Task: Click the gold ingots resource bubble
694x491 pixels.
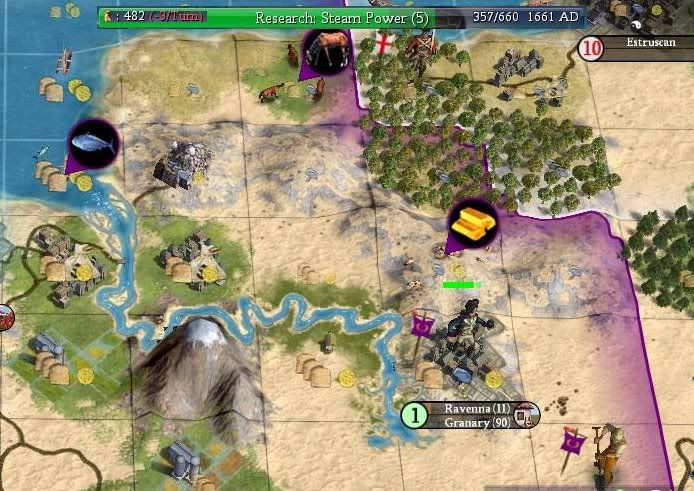Action: pos(473,224)
